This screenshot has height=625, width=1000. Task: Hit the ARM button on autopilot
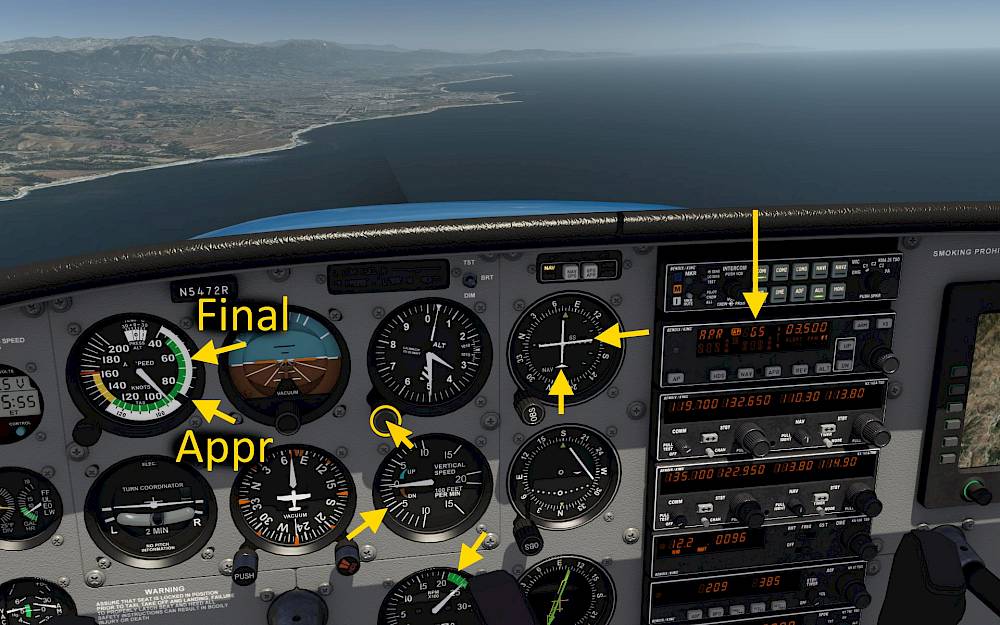pyautogui.click(x=862, y=325)
